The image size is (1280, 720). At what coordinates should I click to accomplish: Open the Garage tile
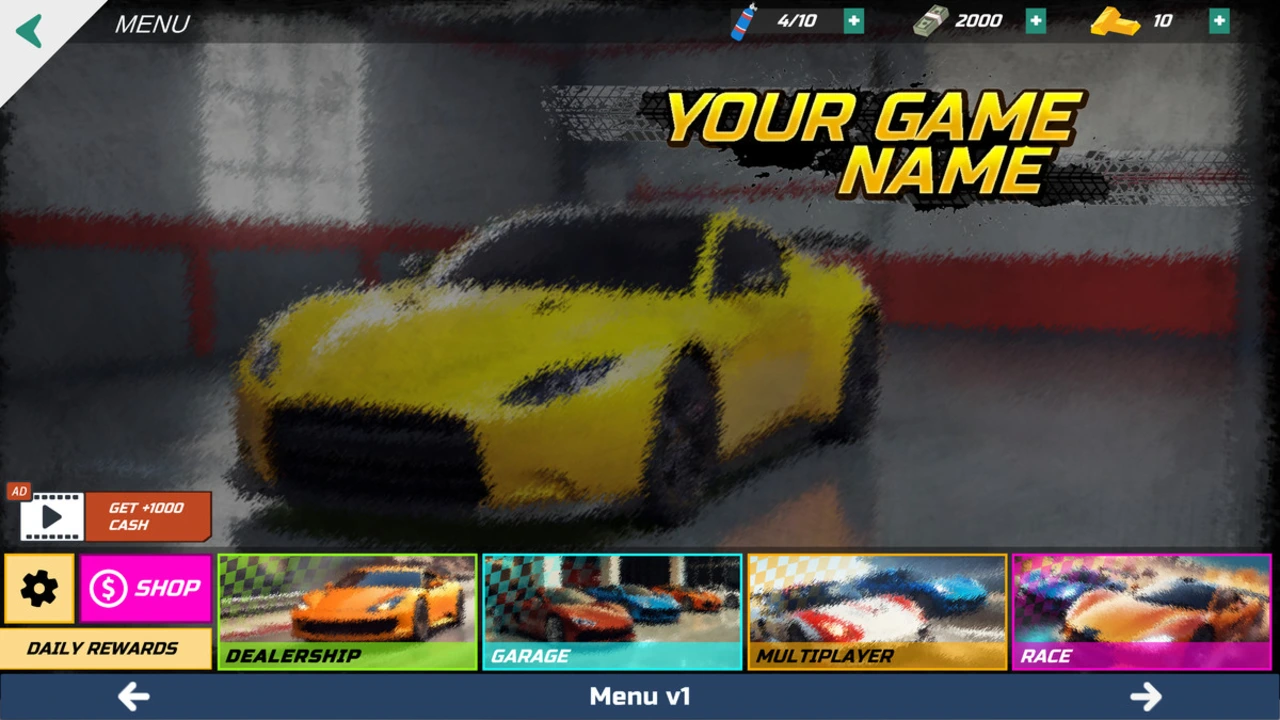612,612
